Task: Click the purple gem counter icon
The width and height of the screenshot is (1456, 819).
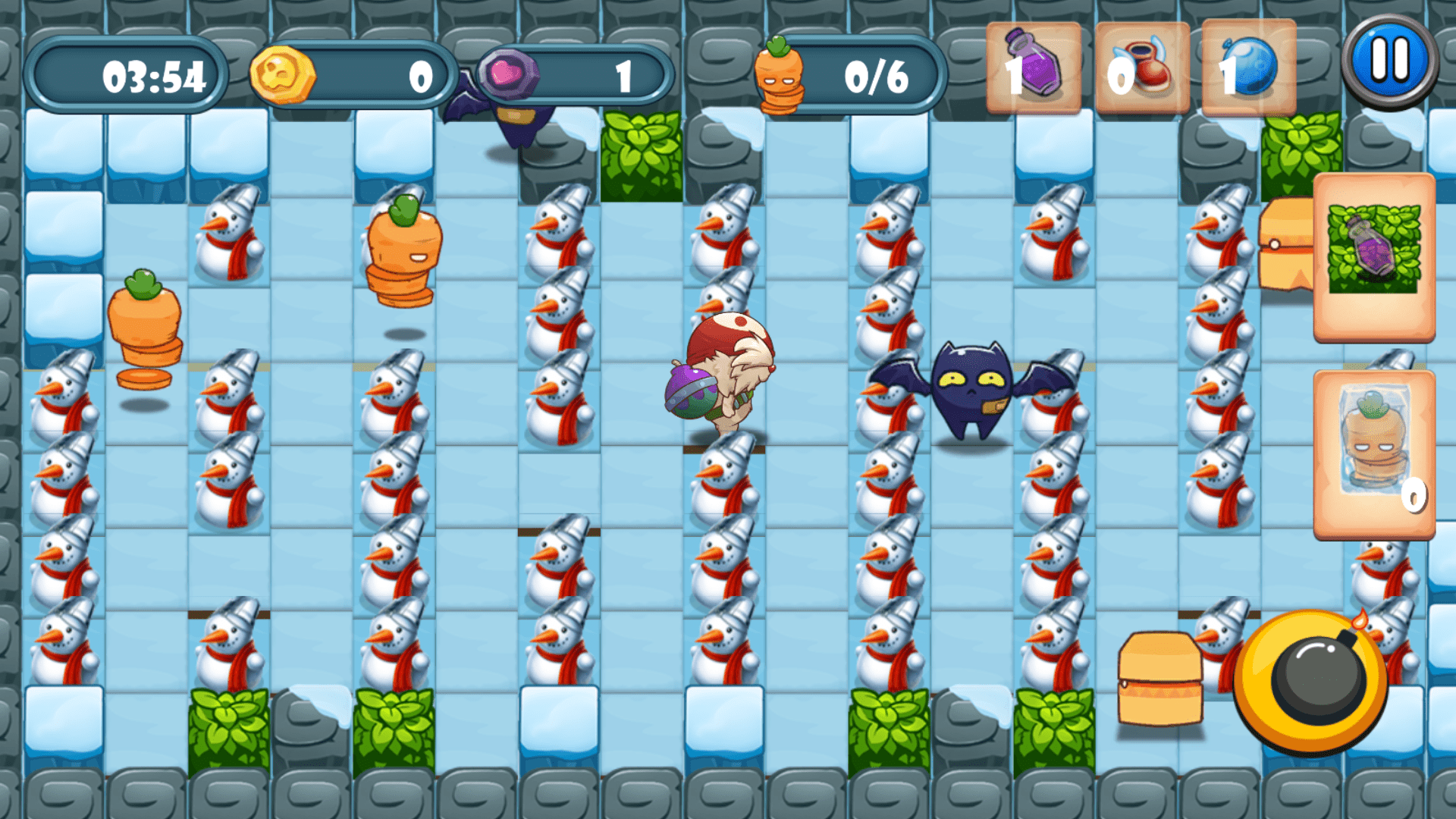Action: pyautogui.click(x=510, y=74)
